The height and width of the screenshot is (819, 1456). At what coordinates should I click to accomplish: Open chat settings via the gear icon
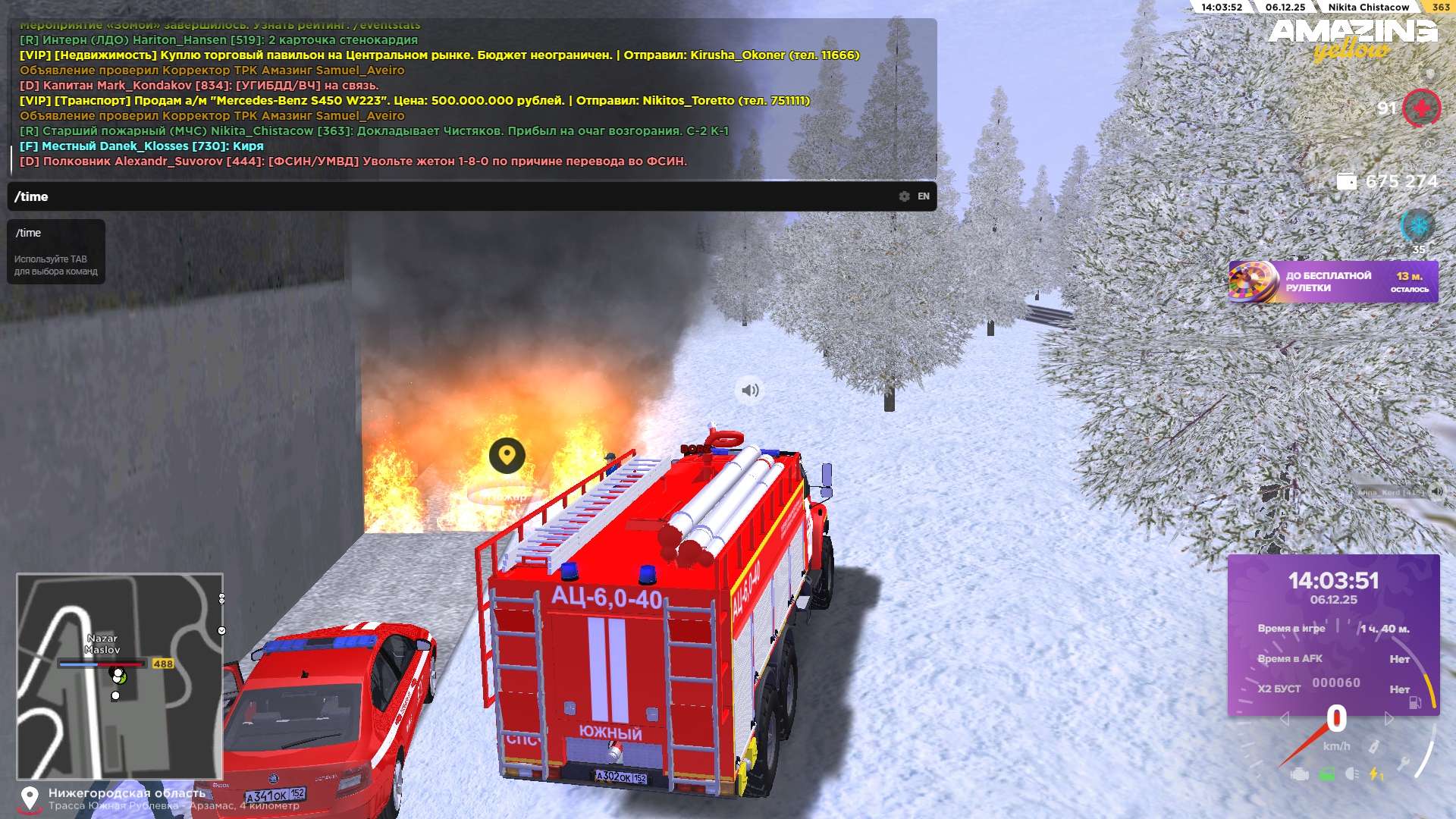[x=904, y=196]
